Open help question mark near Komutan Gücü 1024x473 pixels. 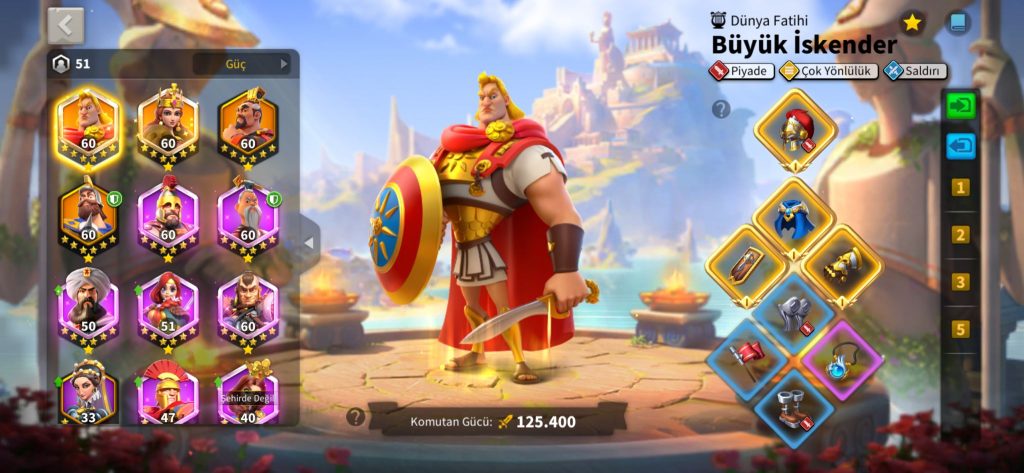pos(354,417)
